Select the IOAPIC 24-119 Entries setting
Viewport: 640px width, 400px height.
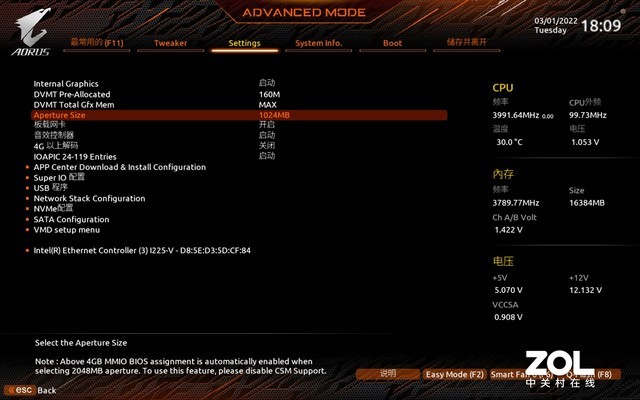[x=75, y=156]
